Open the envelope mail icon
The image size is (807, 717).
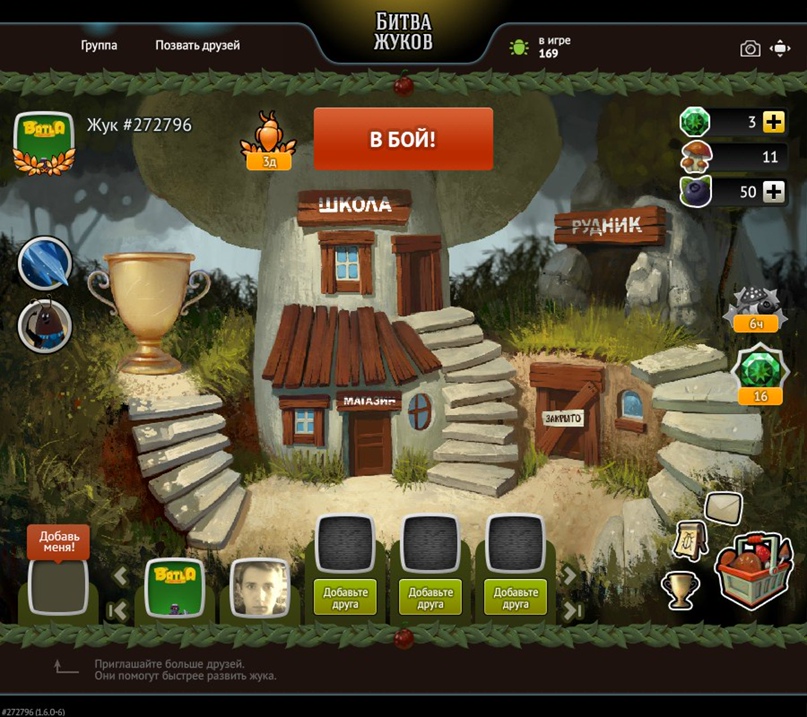point(723,508)
